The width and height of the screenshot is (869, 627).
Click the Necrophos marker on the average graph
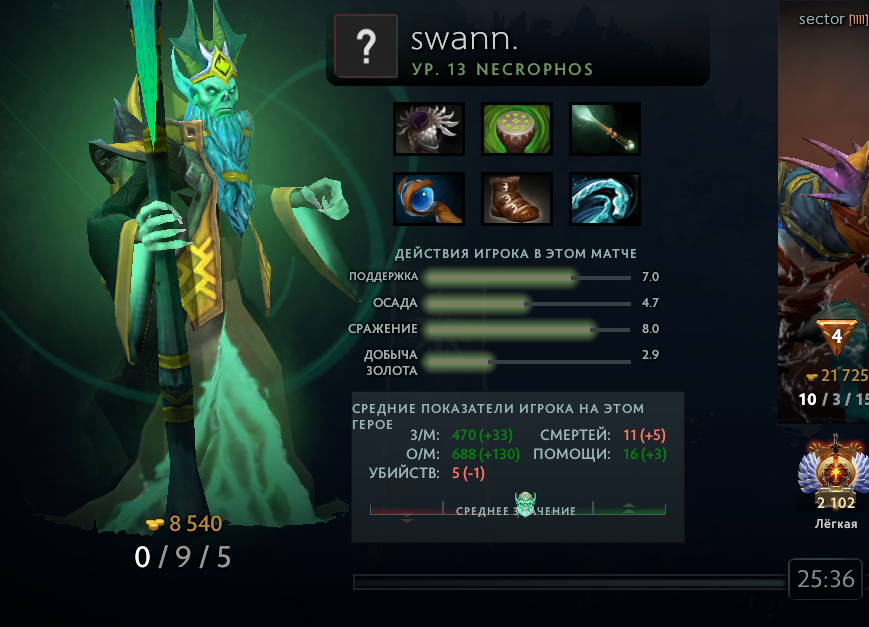pos(526,503)
